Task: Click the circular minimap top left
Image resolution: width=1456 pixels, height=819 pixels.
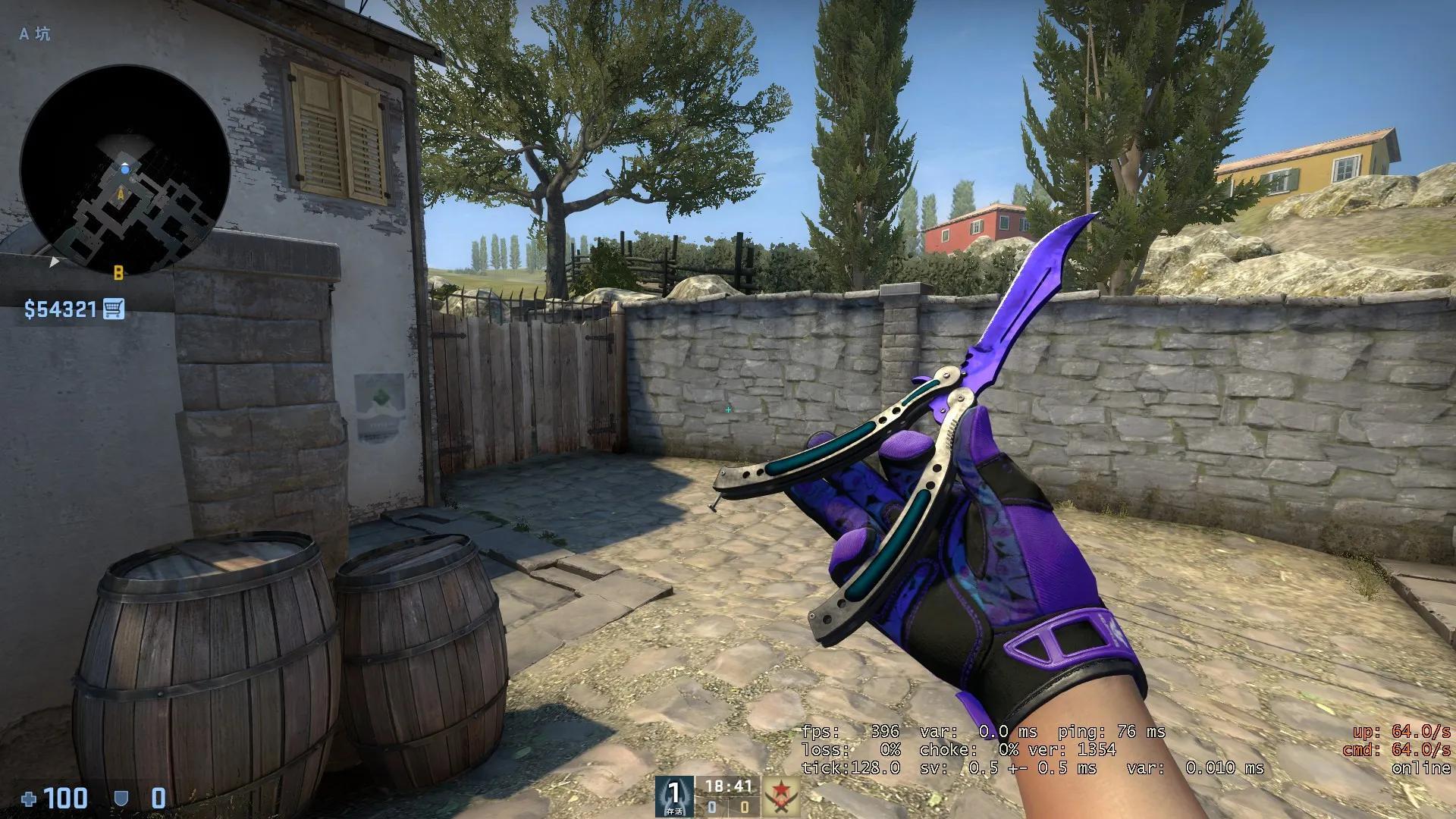Action: pos(121,167)
